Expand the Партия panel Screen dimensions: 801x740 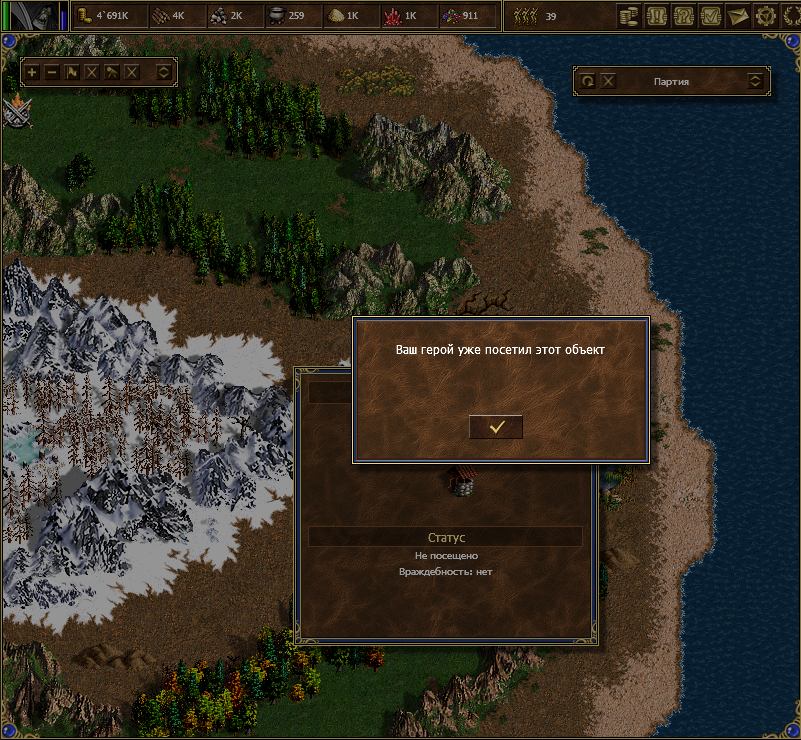click(x=755, y=81)
